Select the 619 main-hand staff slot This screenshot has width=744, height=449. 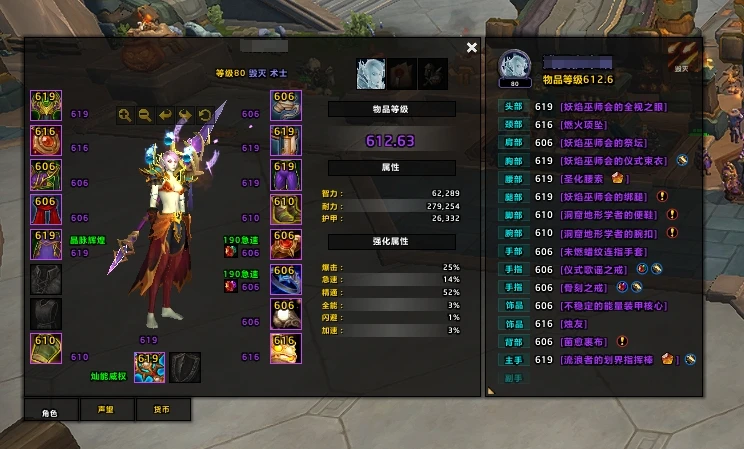pos(150,367)
